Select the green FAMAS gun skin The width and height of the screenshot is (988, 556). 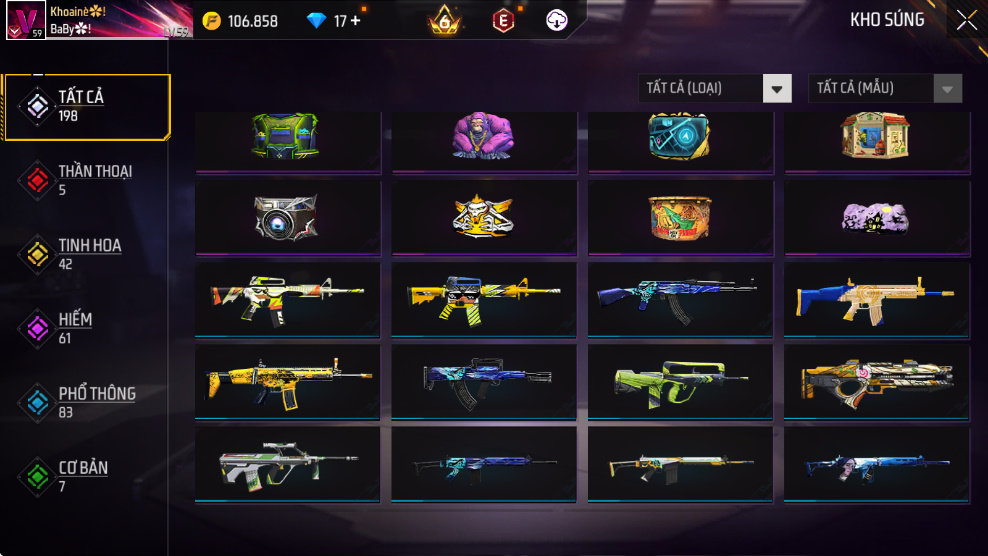tap(680, 380)
